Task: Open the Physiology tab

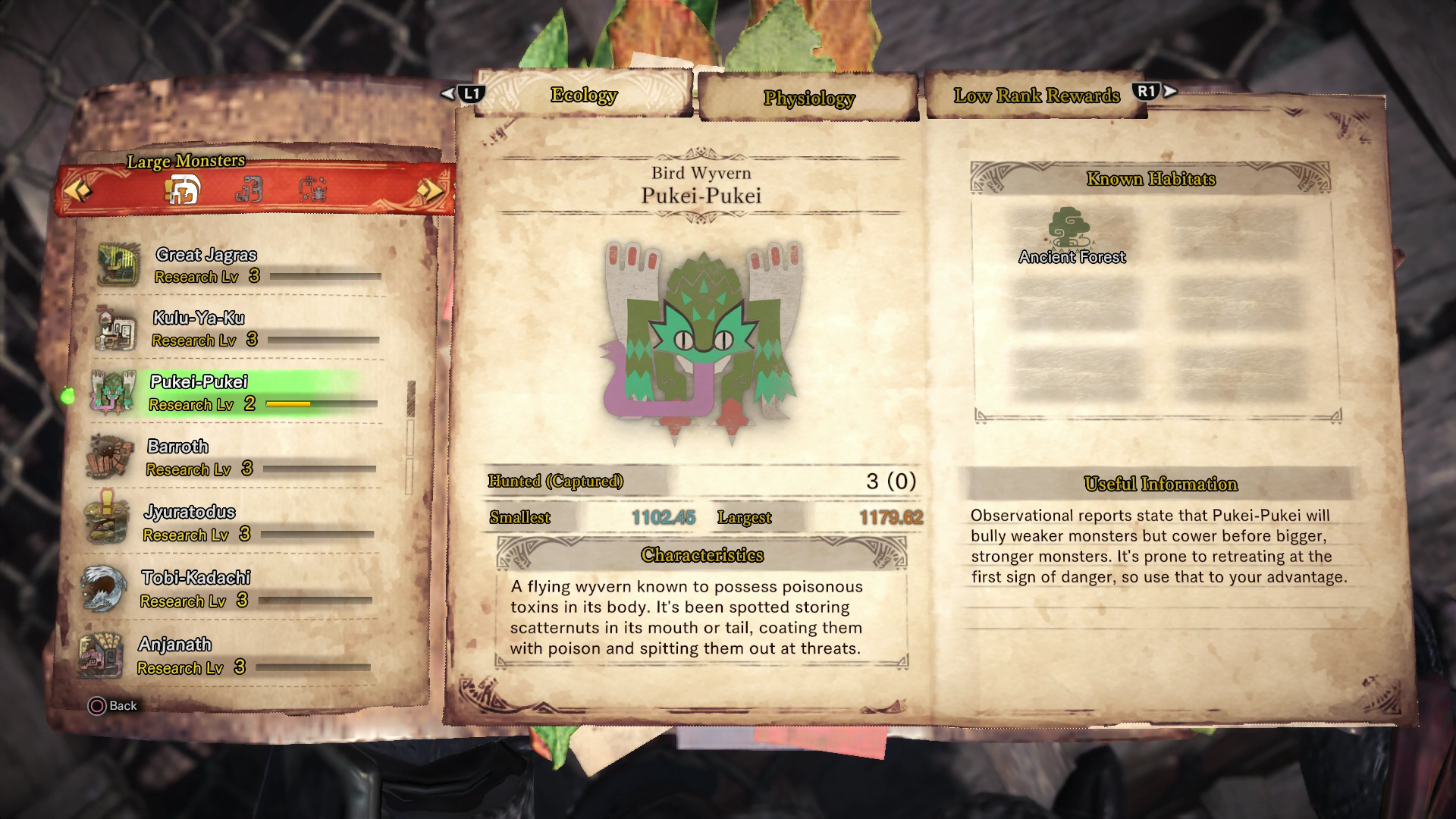Action: coord(808,98)
